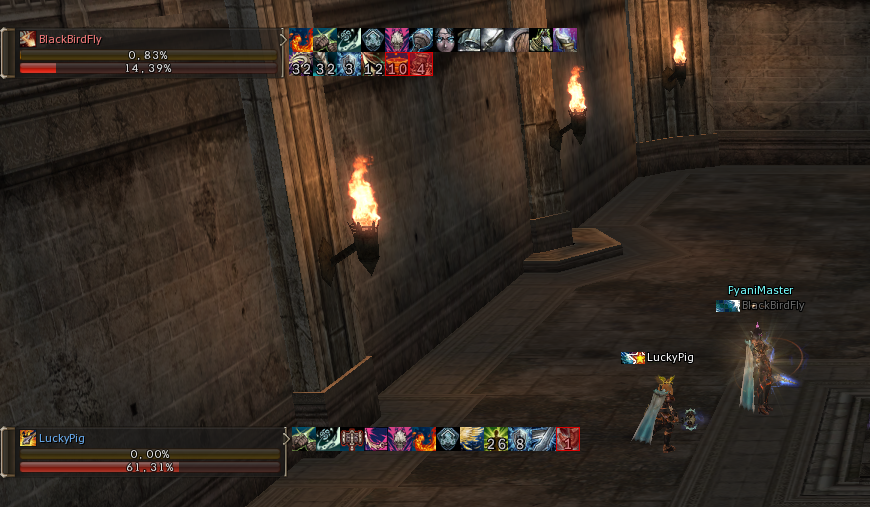Screen dimensions: 870x507
Task: Click LuckyPig's red debuff icon showing 1
Action: (x=568, y=440)
